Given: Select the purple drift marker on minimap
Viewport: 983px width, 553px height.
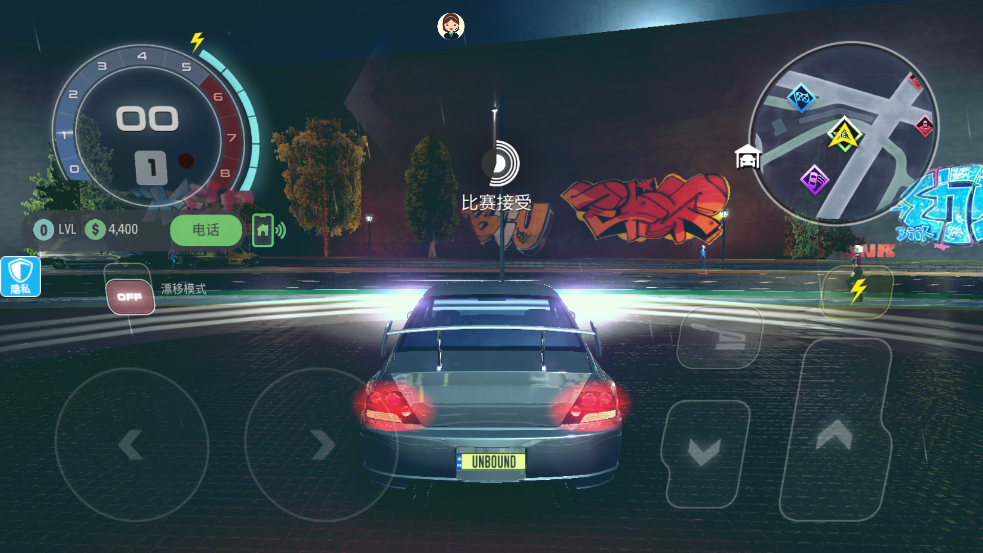Looking at the screenshot, I should (815, 181).
